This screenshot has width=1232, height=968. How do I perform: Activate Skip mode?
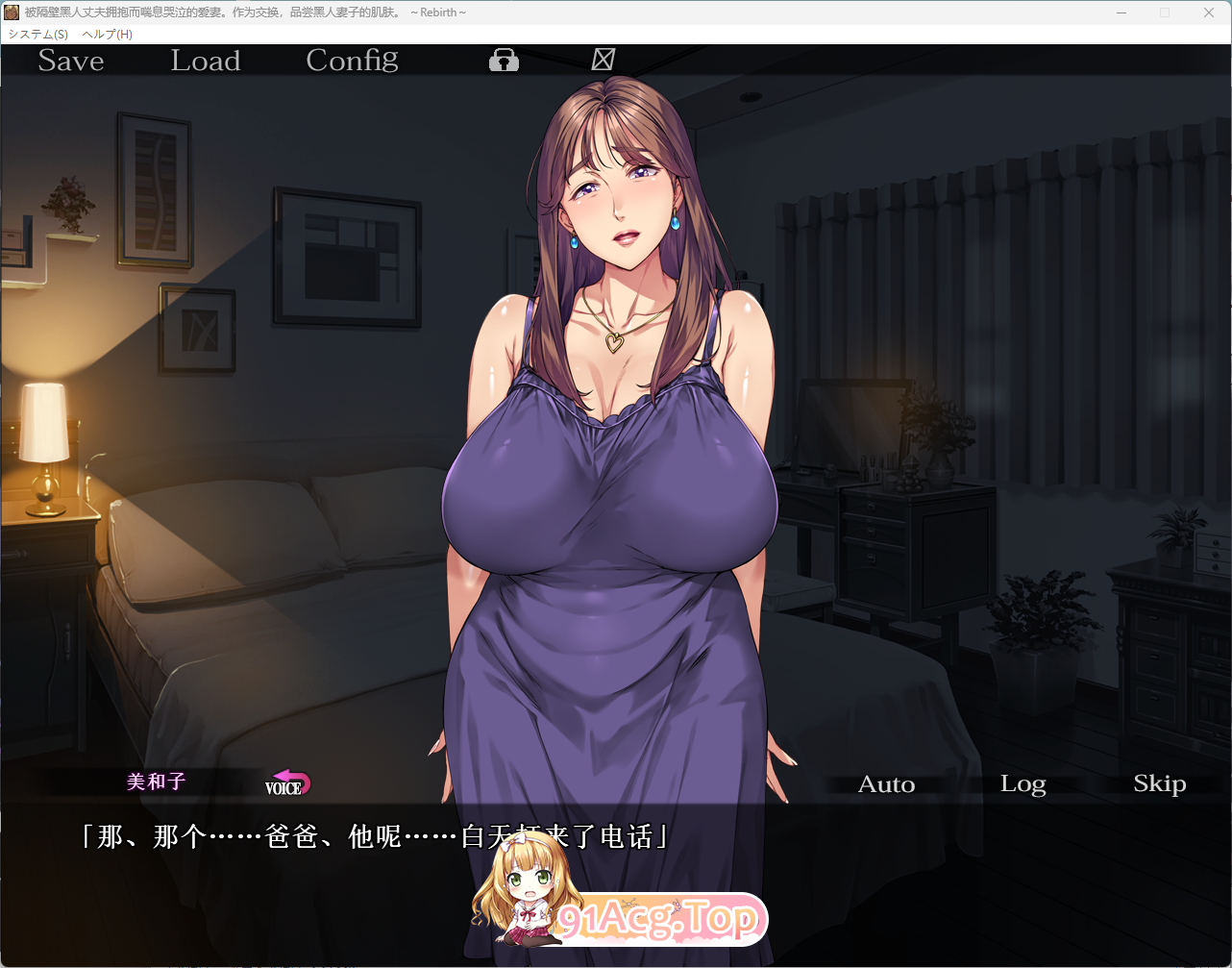tap(1159, 784)
